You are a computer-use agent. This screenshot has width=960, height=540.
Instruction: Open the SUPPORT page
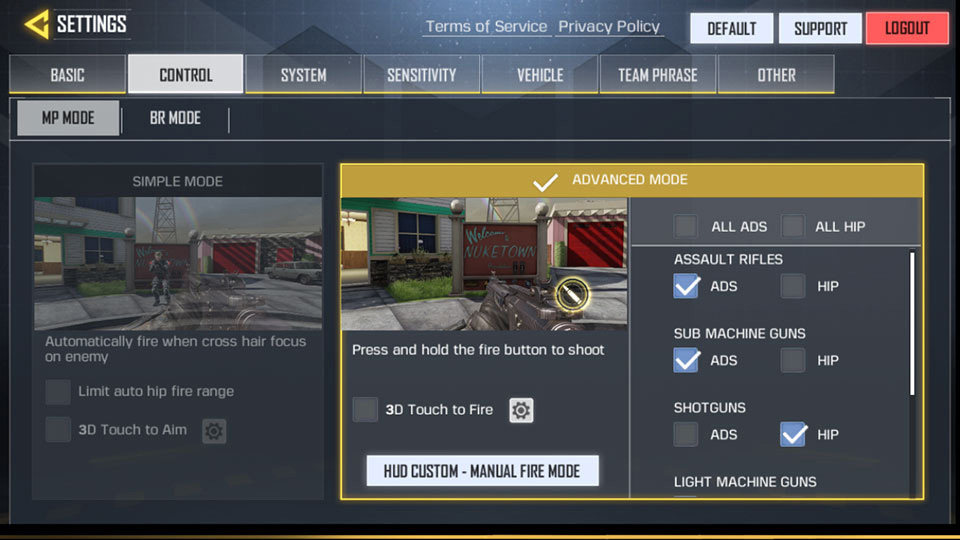tap(820, 28)
